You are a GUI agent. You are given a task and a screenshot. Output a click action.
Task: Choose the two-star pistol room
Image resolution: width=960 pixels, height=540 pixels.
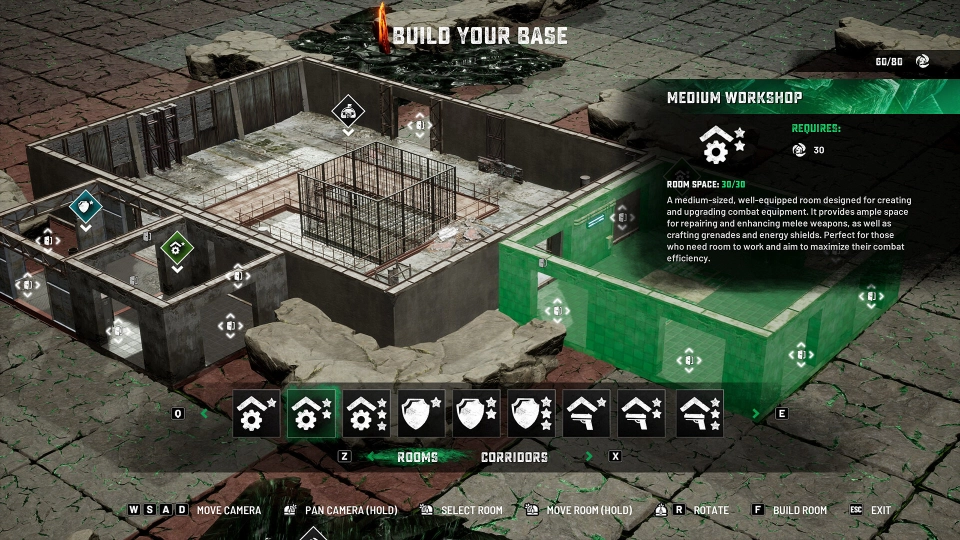tap(642, 413)
